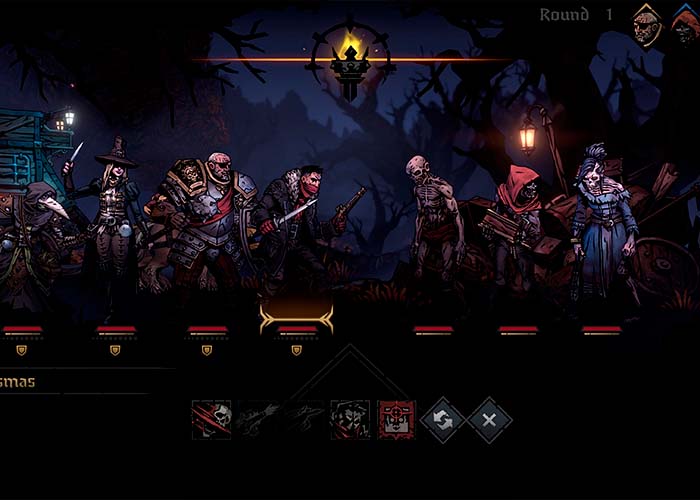700x500 pixels.
Task: Use the skull and red slash skill
Action: click(x=212, y=420)
